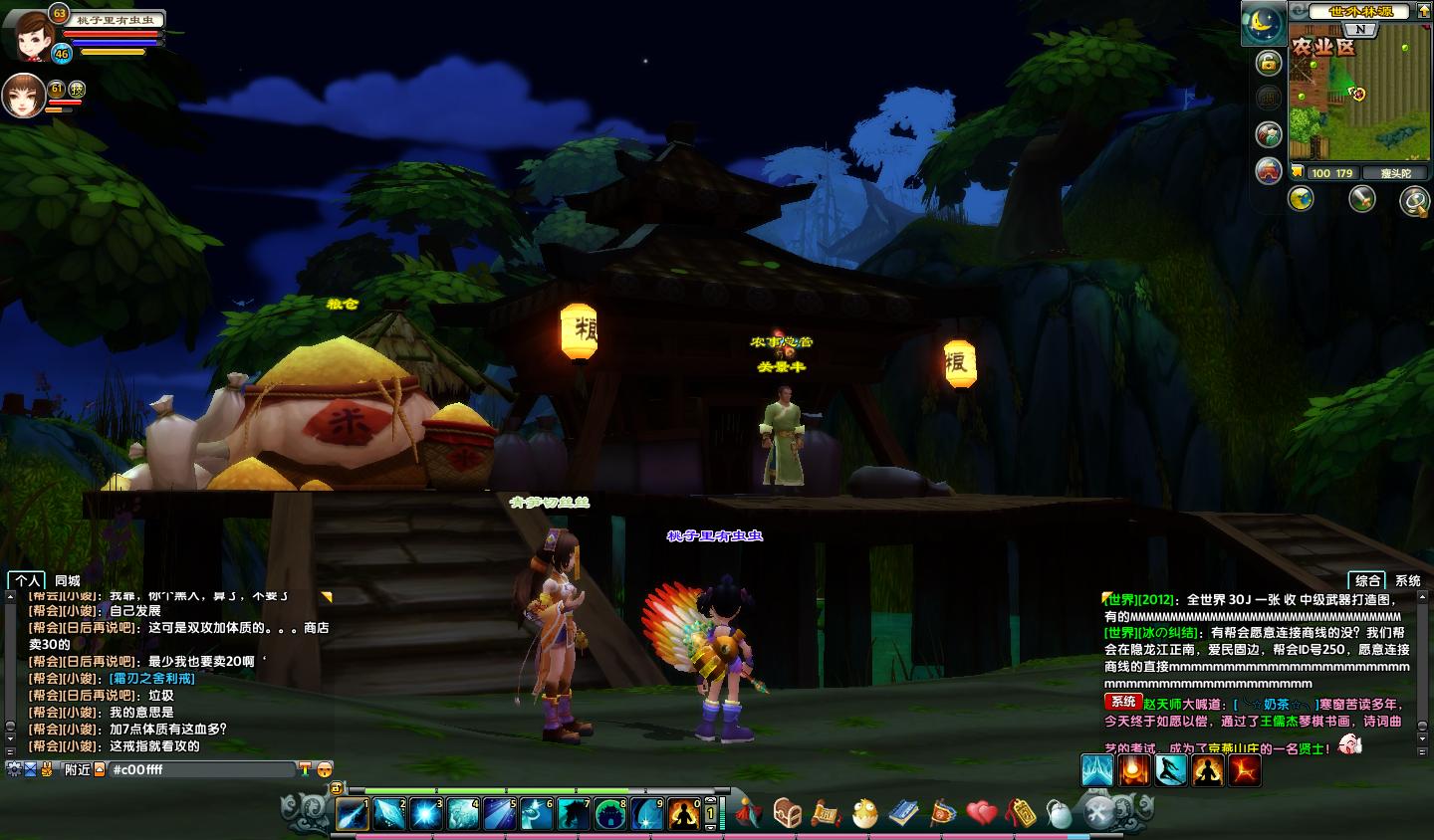Open the magnifying glass search button
The image size is (1434, 840).
[x=1413, y=201]
